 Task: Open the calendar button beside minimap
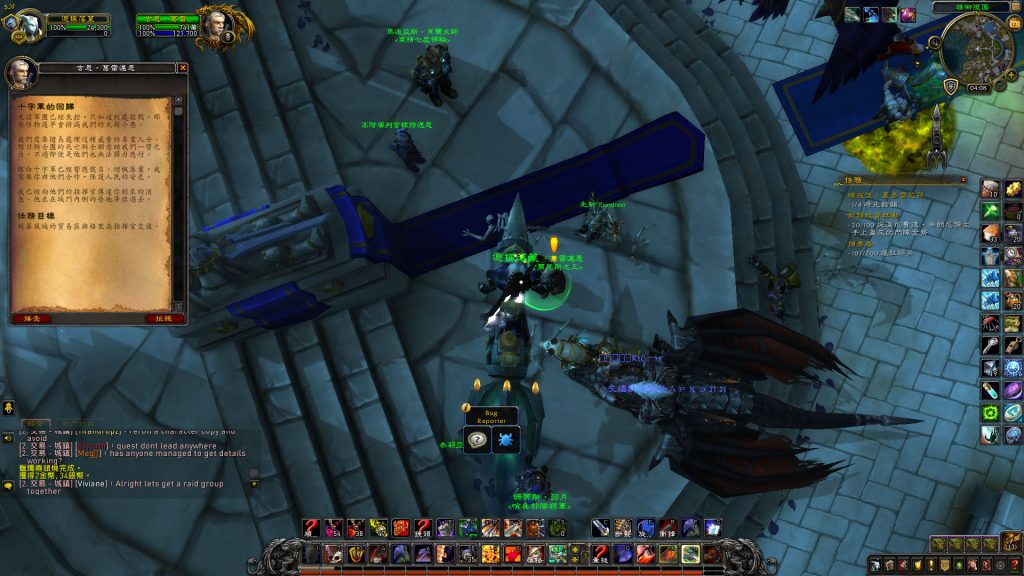click(x=1012, y=23)
